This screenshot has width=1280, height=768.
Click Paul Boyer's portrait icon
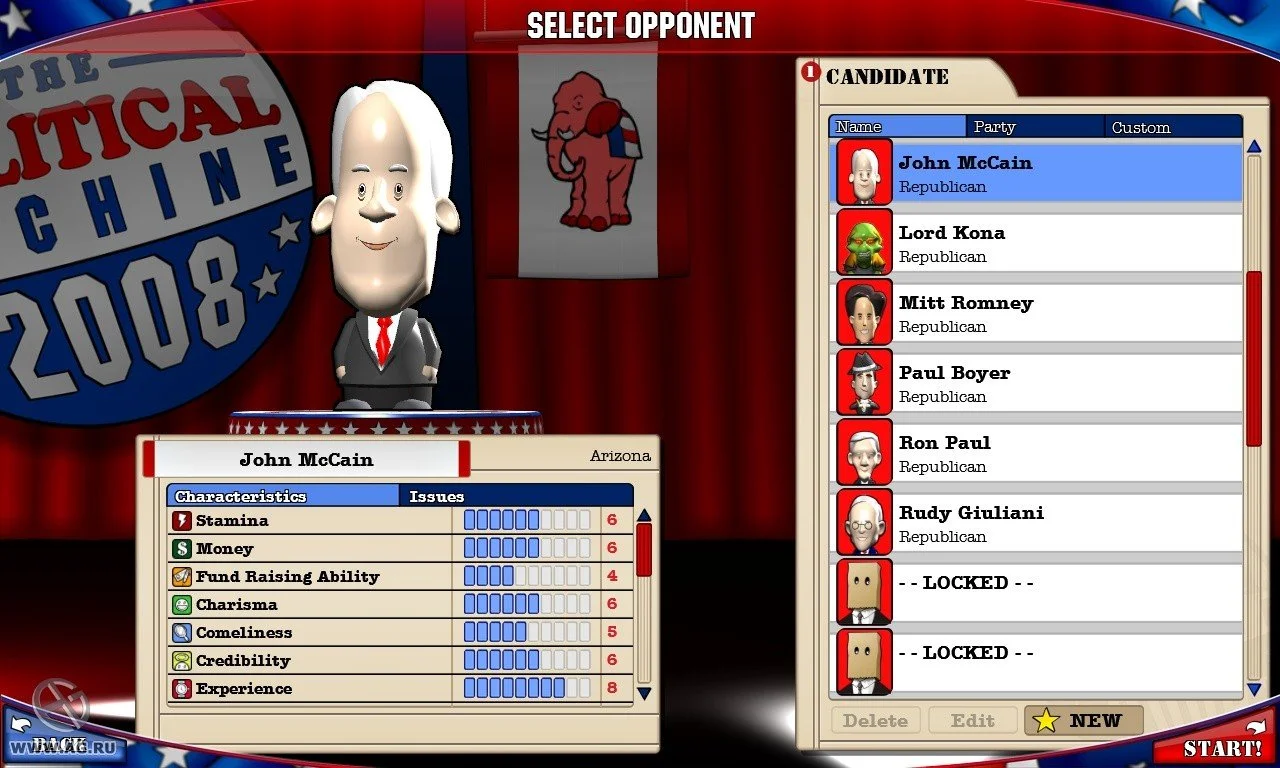(x=863, y=383)
